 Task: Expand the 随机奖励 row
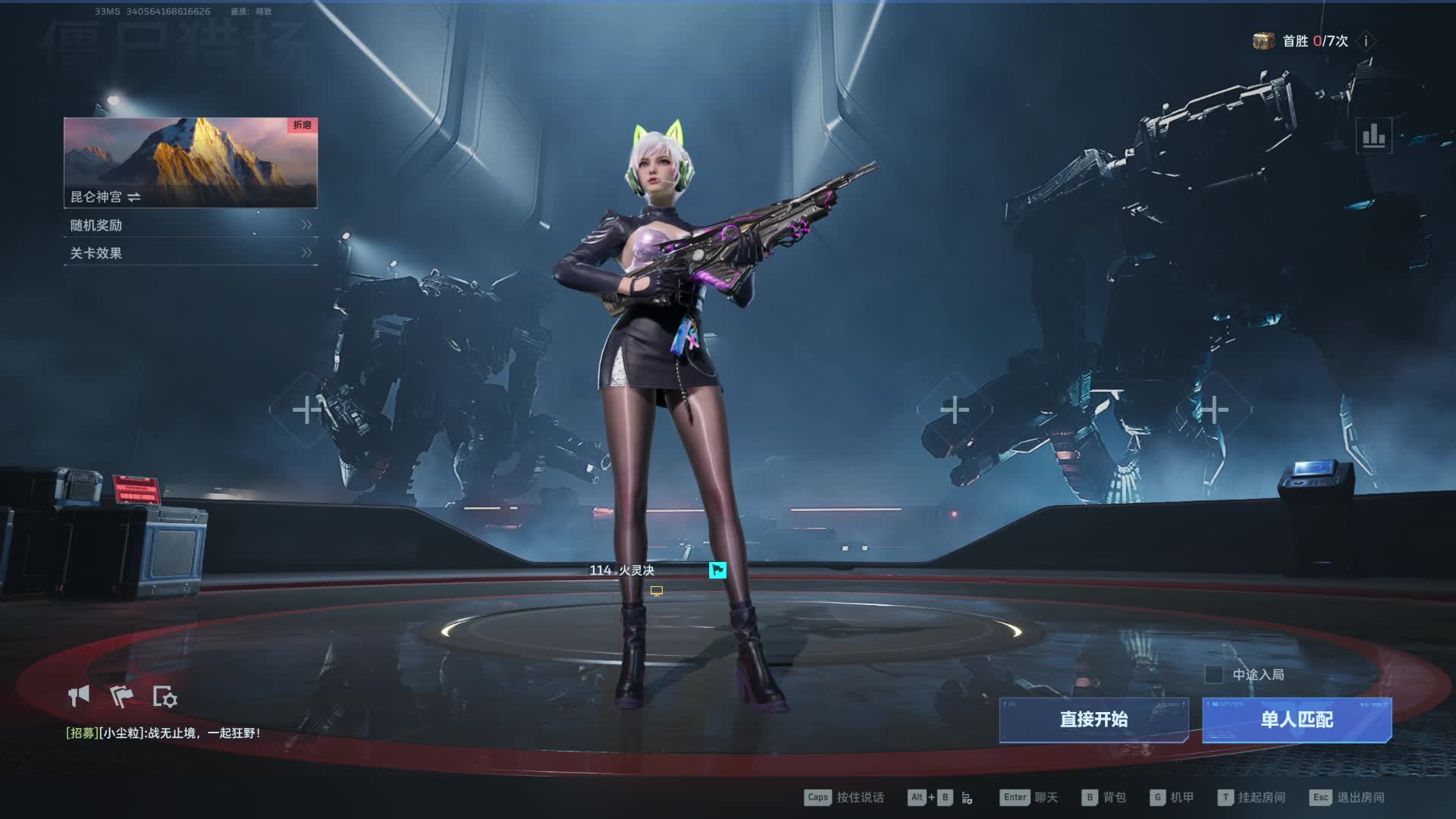(x=190, y=225)
